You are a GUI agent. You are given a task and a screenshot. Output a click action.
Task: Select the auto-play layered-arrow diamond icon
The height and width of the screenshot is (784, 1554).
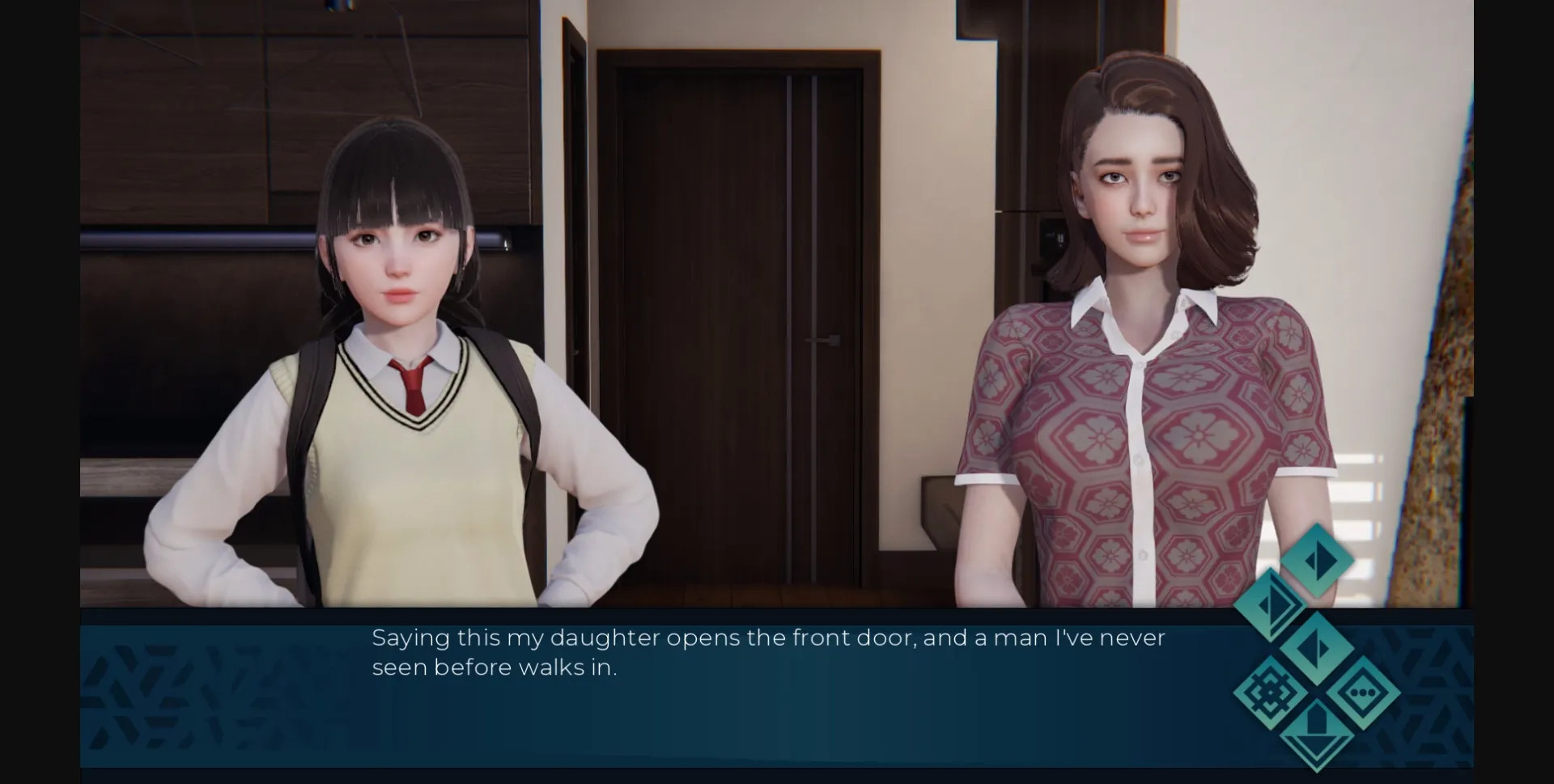click(1272, 604)
